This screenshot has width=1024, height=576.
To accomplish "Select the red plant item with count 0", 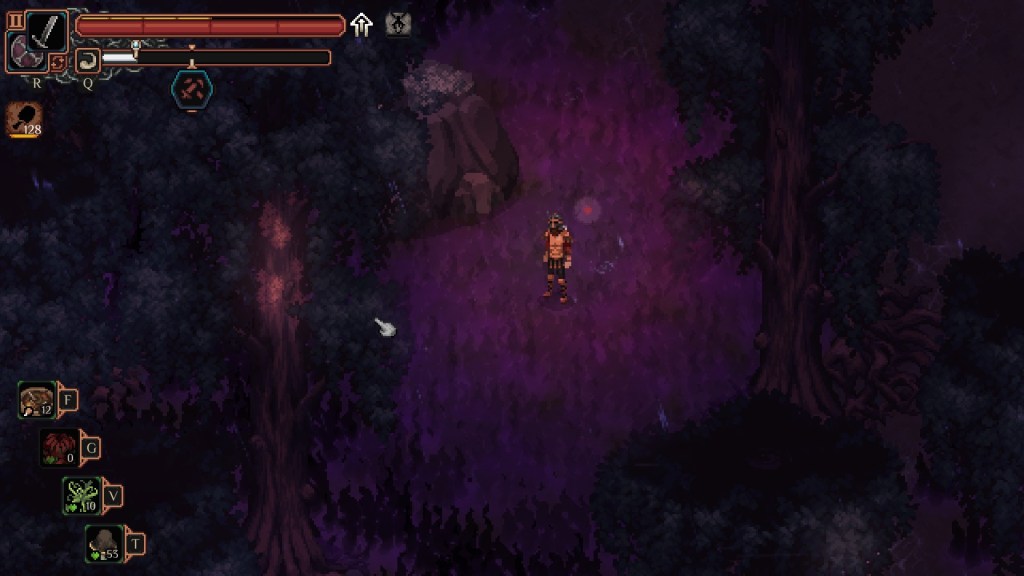I will coord(59,447).
